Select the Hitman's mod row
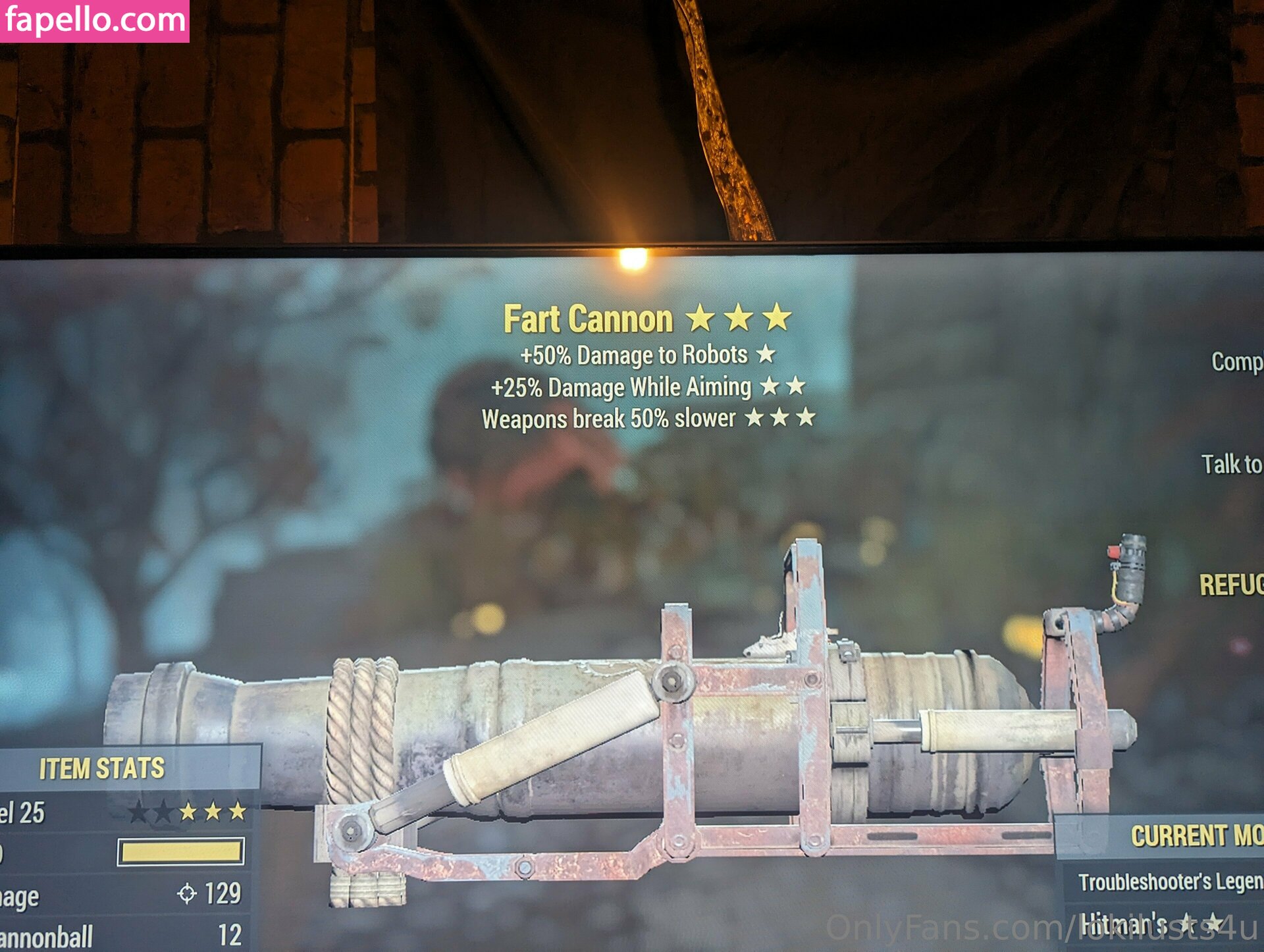 click(1152, 923)
